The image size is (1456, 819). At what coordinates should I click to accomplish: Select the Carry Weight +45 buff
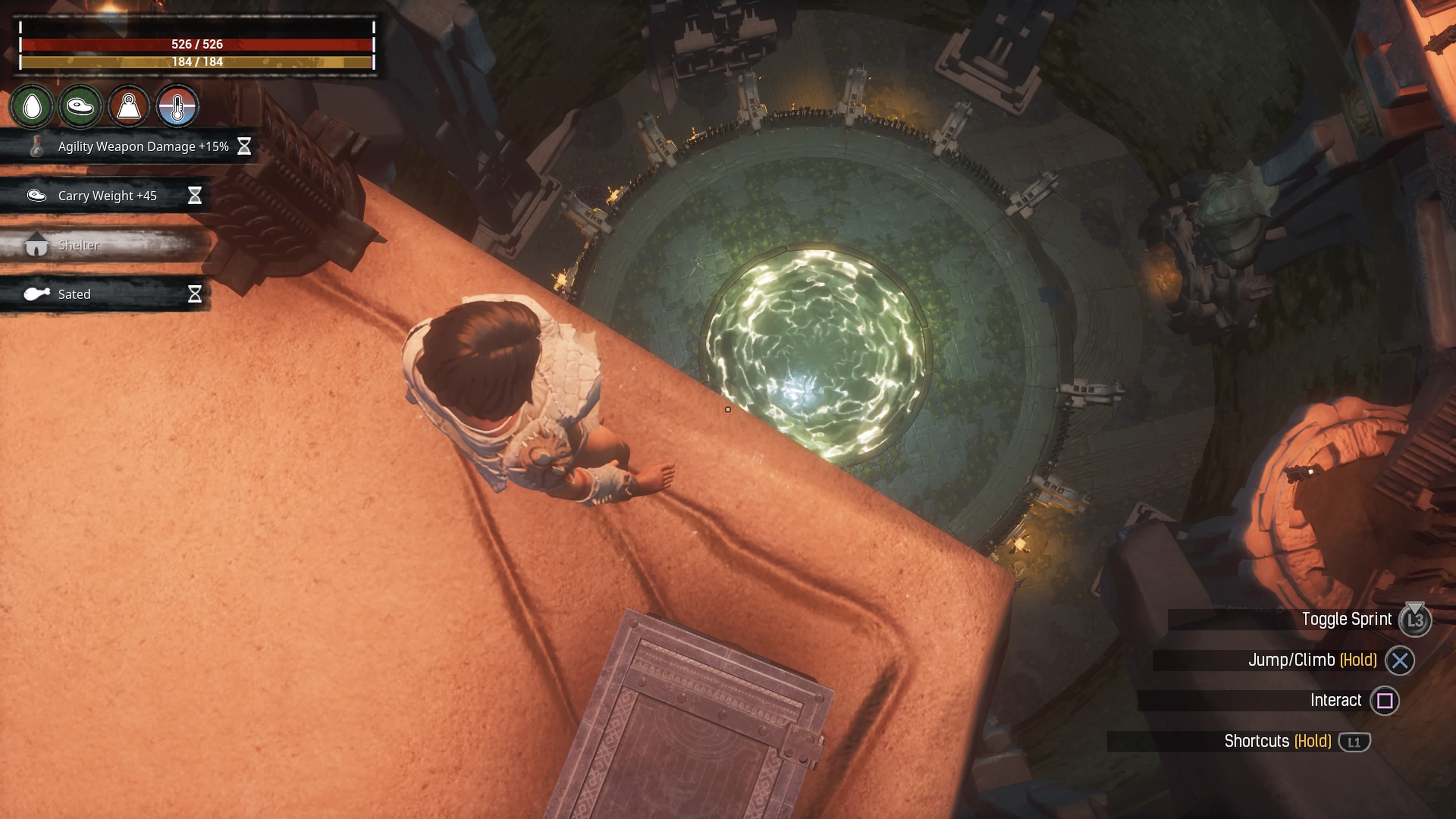coord(107,196)
